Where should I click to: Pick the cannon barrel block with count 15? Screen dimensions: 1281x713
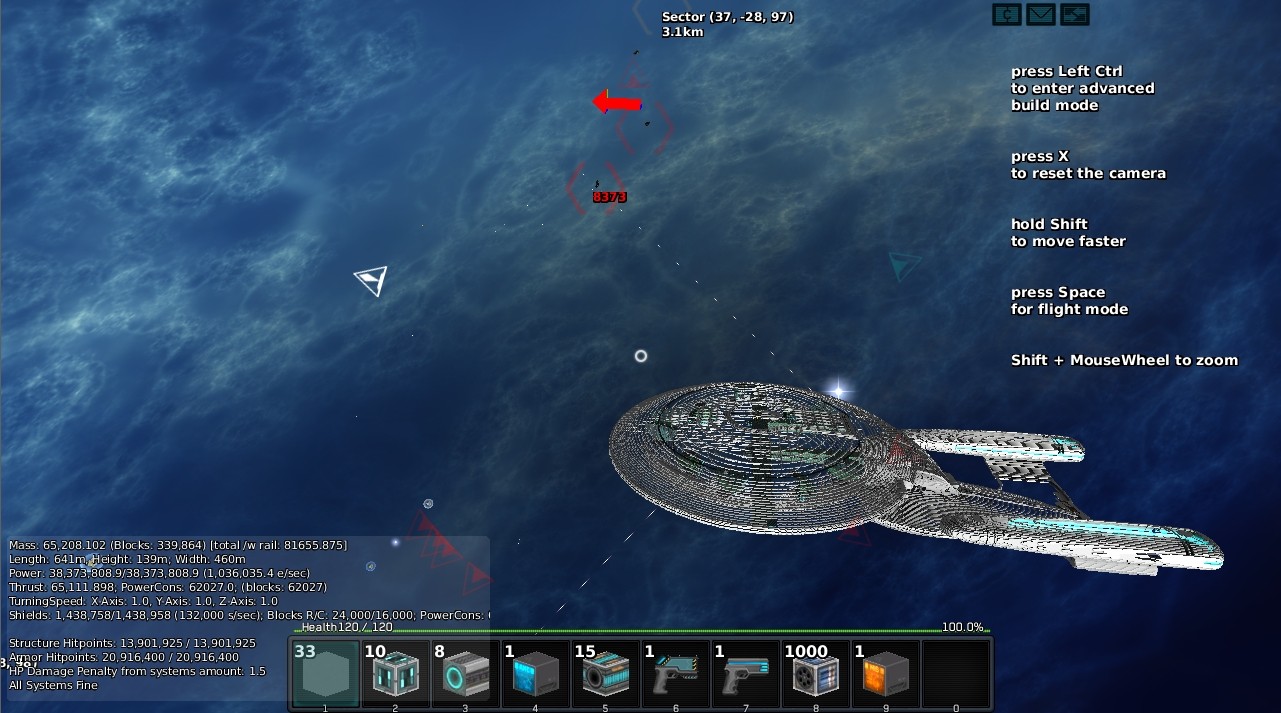(x=606, y=673)
